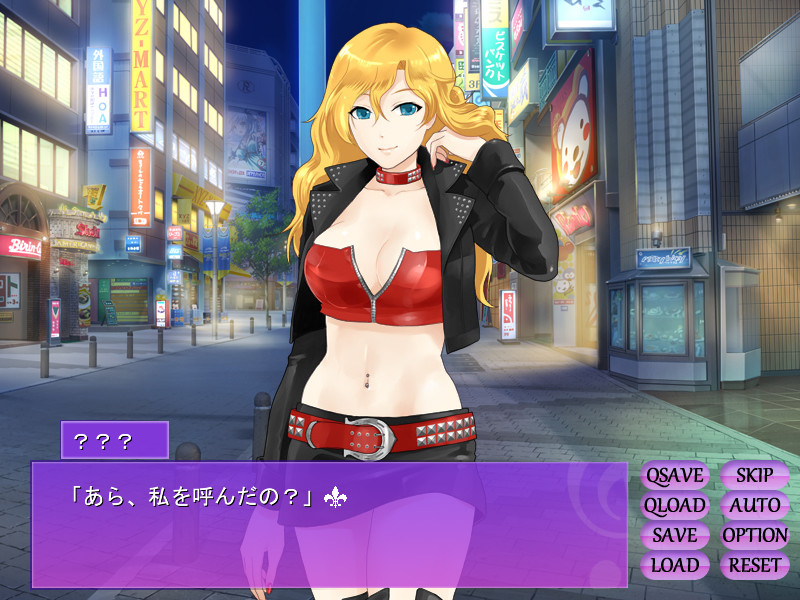Screen dimensions: 800x600
Task: Select the RESET button
Action: 754,565
